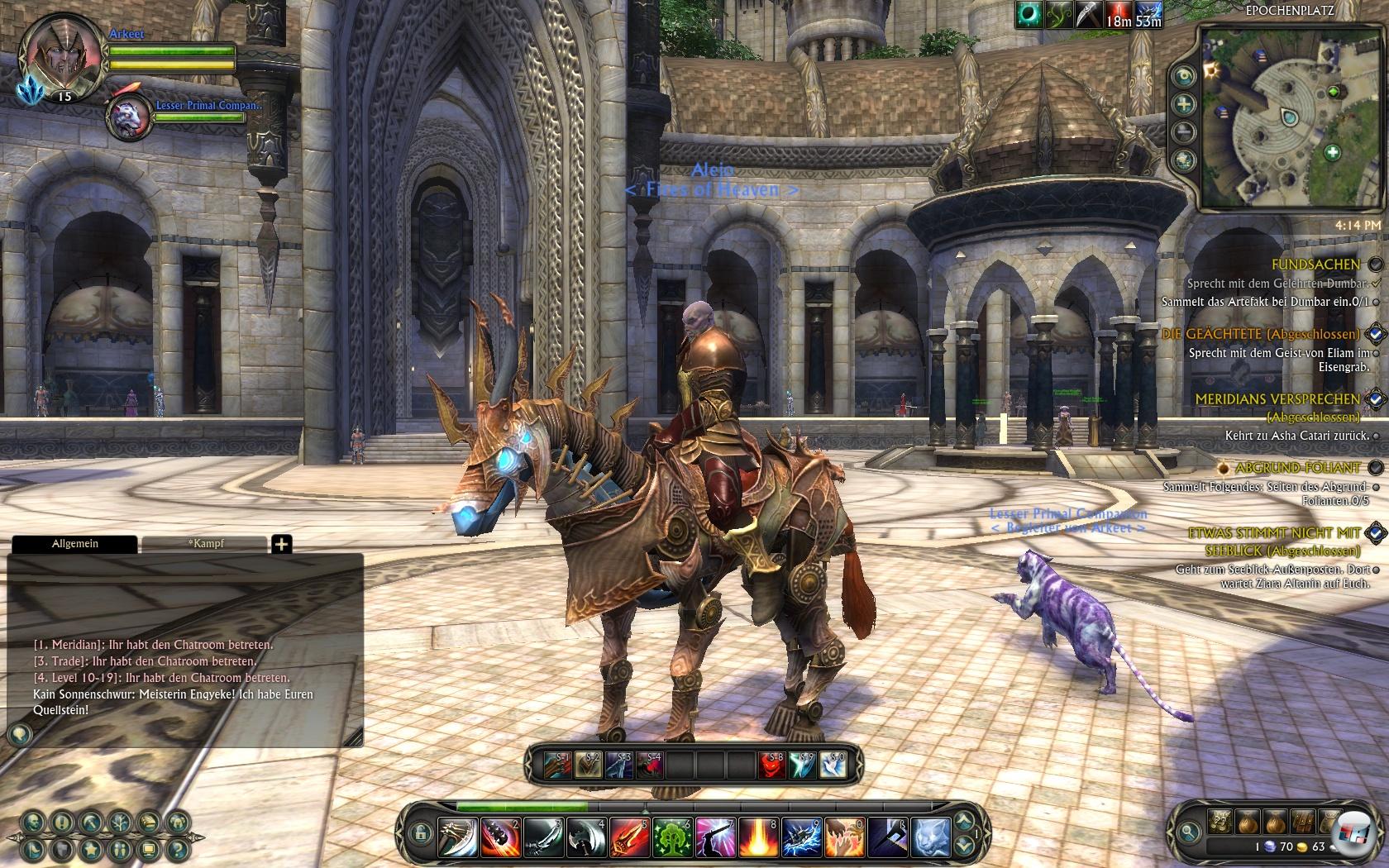
Task: Select the Fundsachen quest in the tracker
Action: coord(1315,265)
